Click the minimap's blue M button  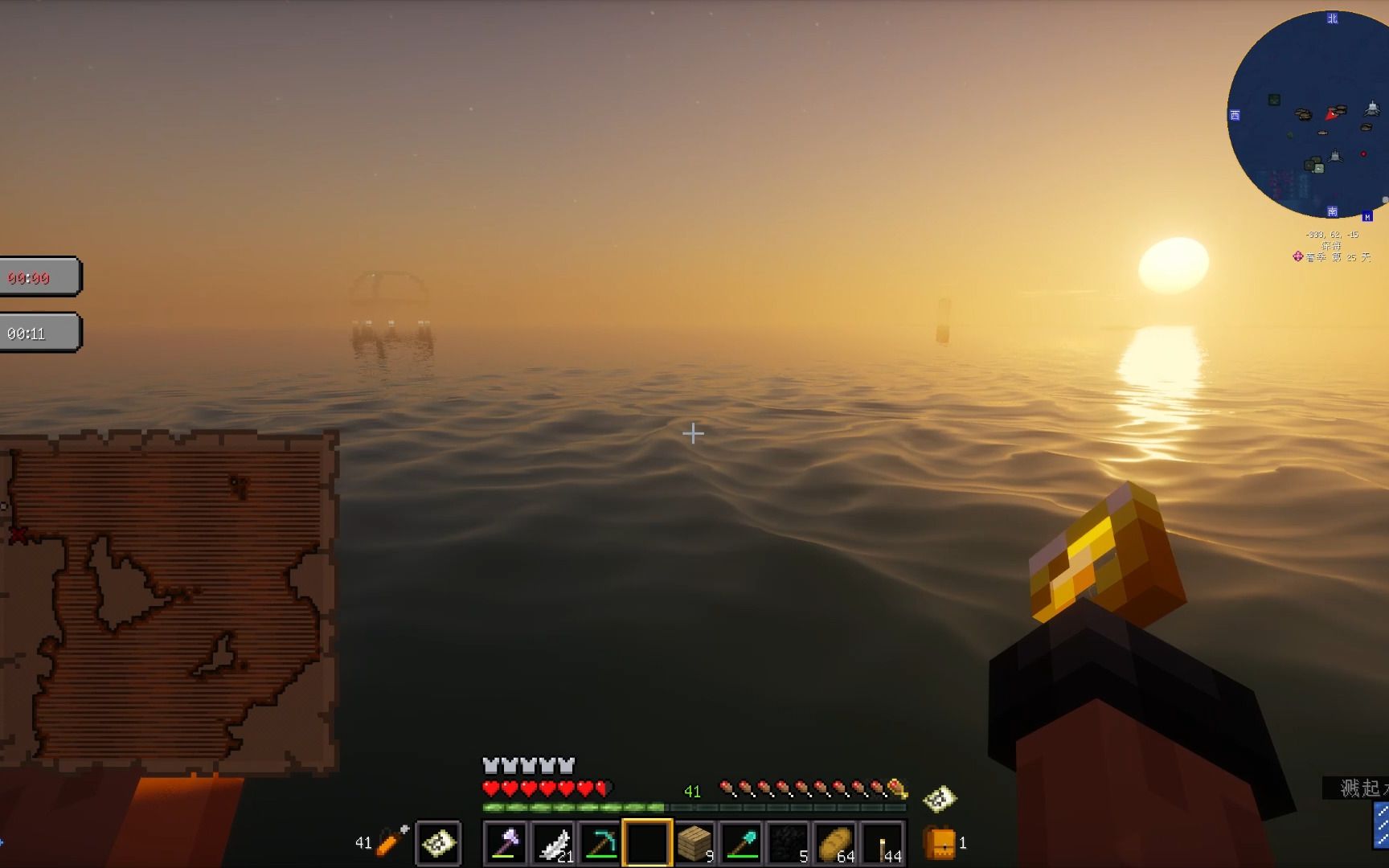tap(1367, 216)
